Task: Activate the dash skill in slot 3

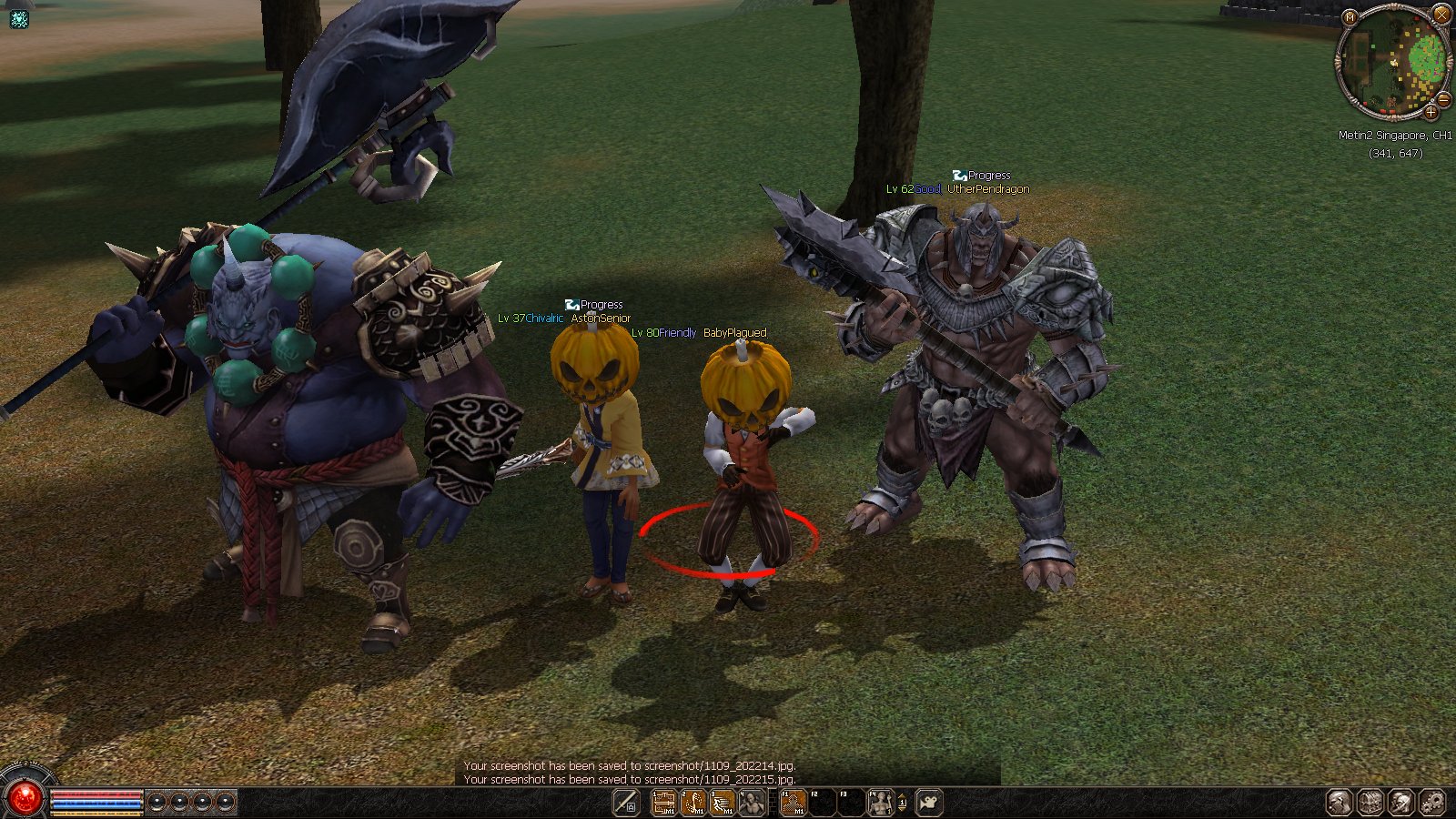Action: 723,803
